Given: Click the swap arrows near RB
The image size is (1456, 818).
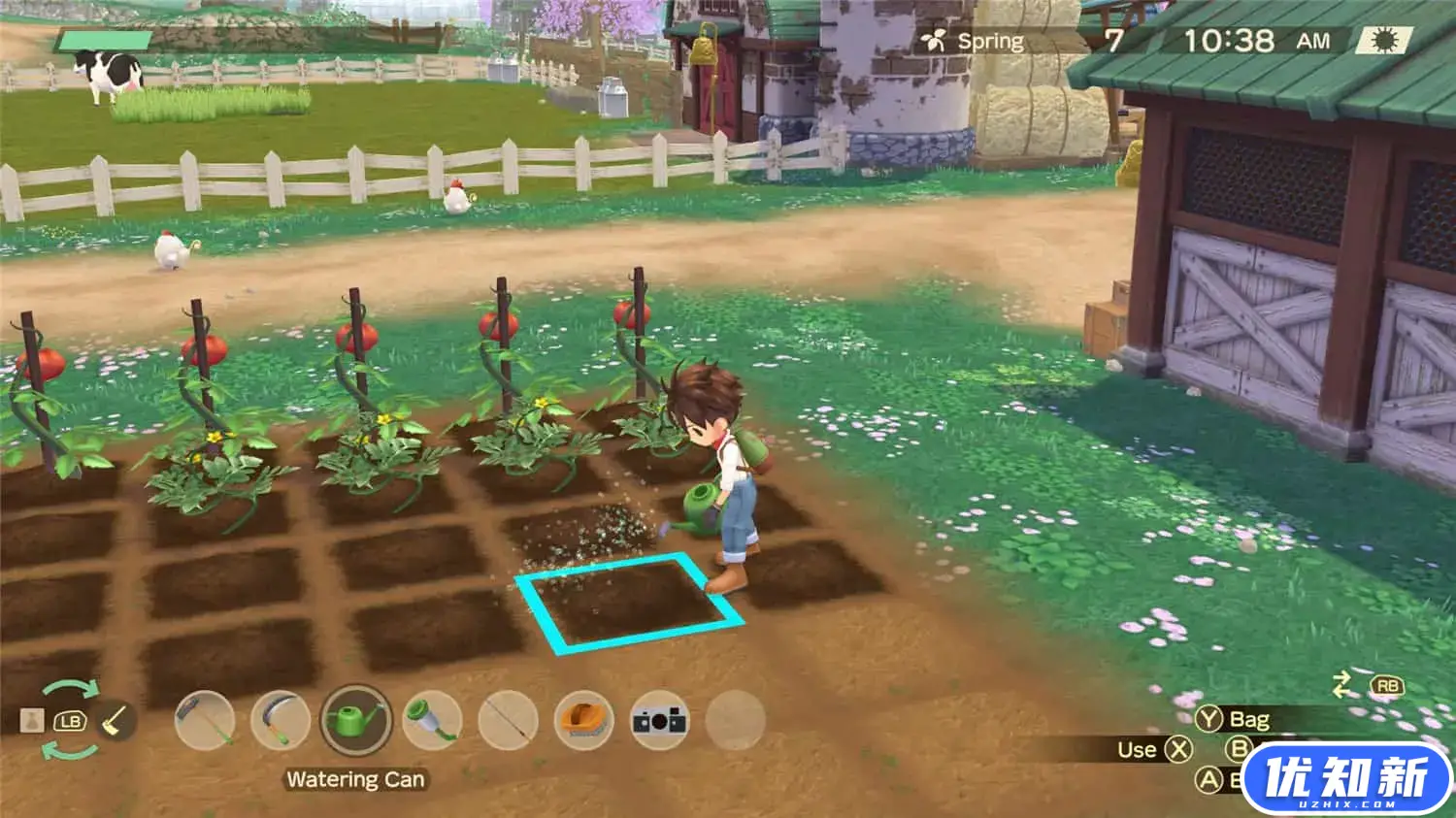Looking at the screenshot, I should 1340,684.
